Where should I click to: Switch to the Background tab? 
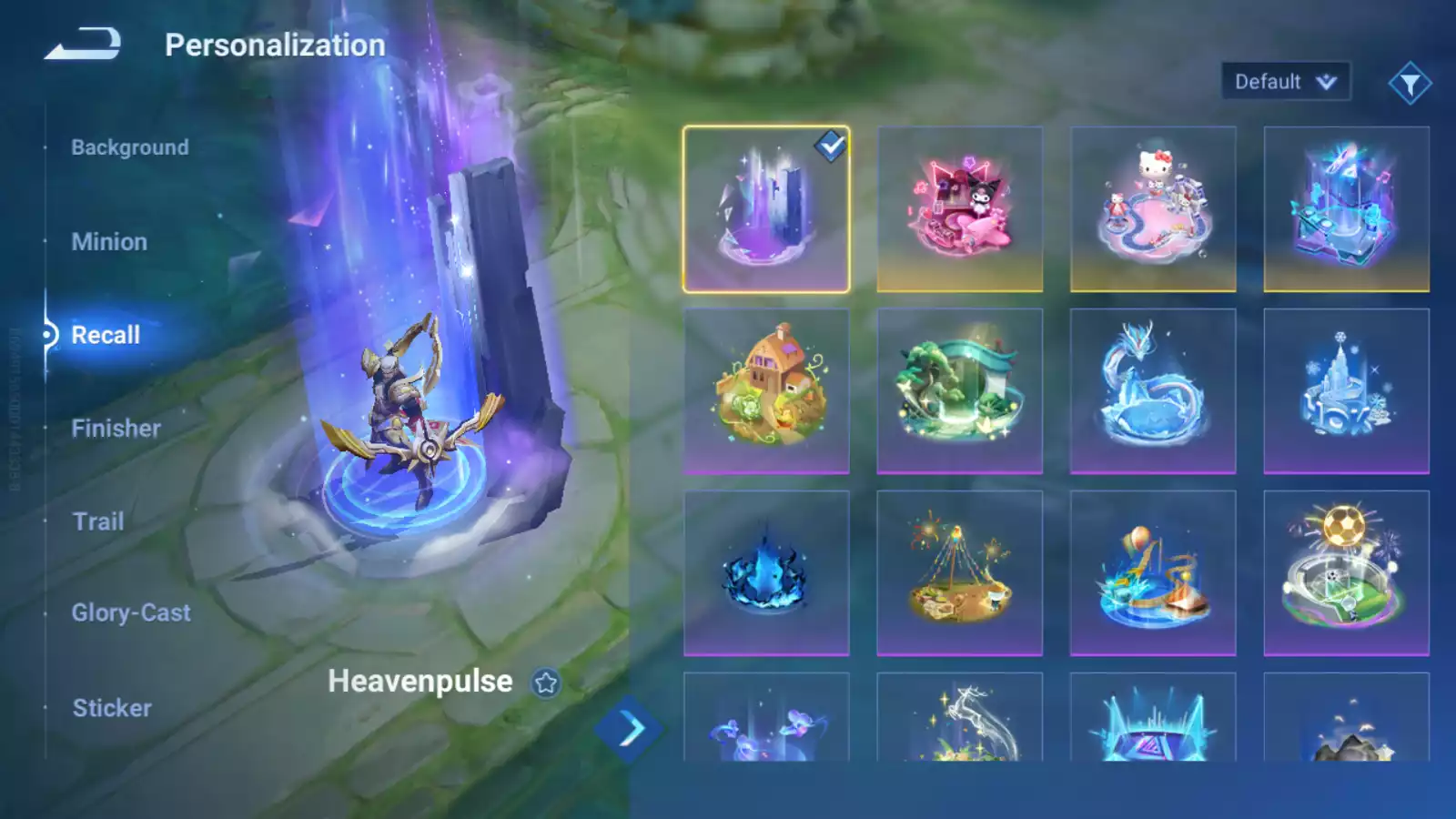(130, 147)
